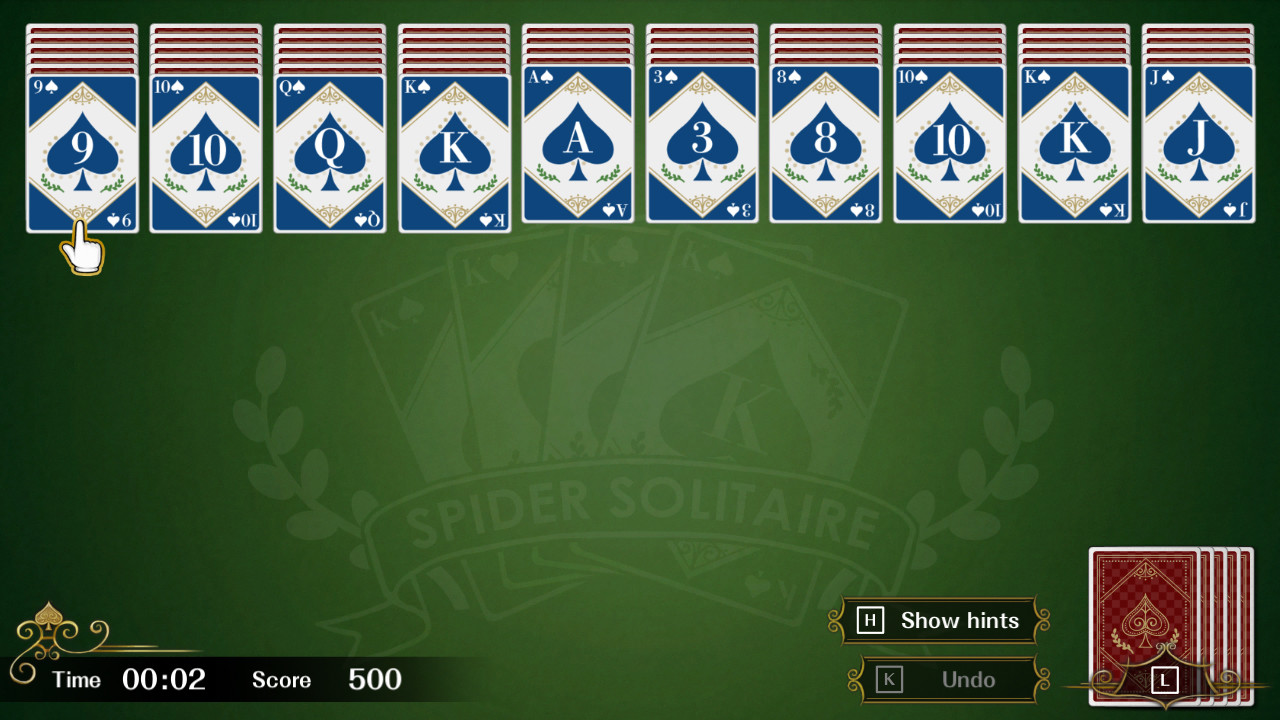Click the H shortcut key indicator

tap(869, 620)
